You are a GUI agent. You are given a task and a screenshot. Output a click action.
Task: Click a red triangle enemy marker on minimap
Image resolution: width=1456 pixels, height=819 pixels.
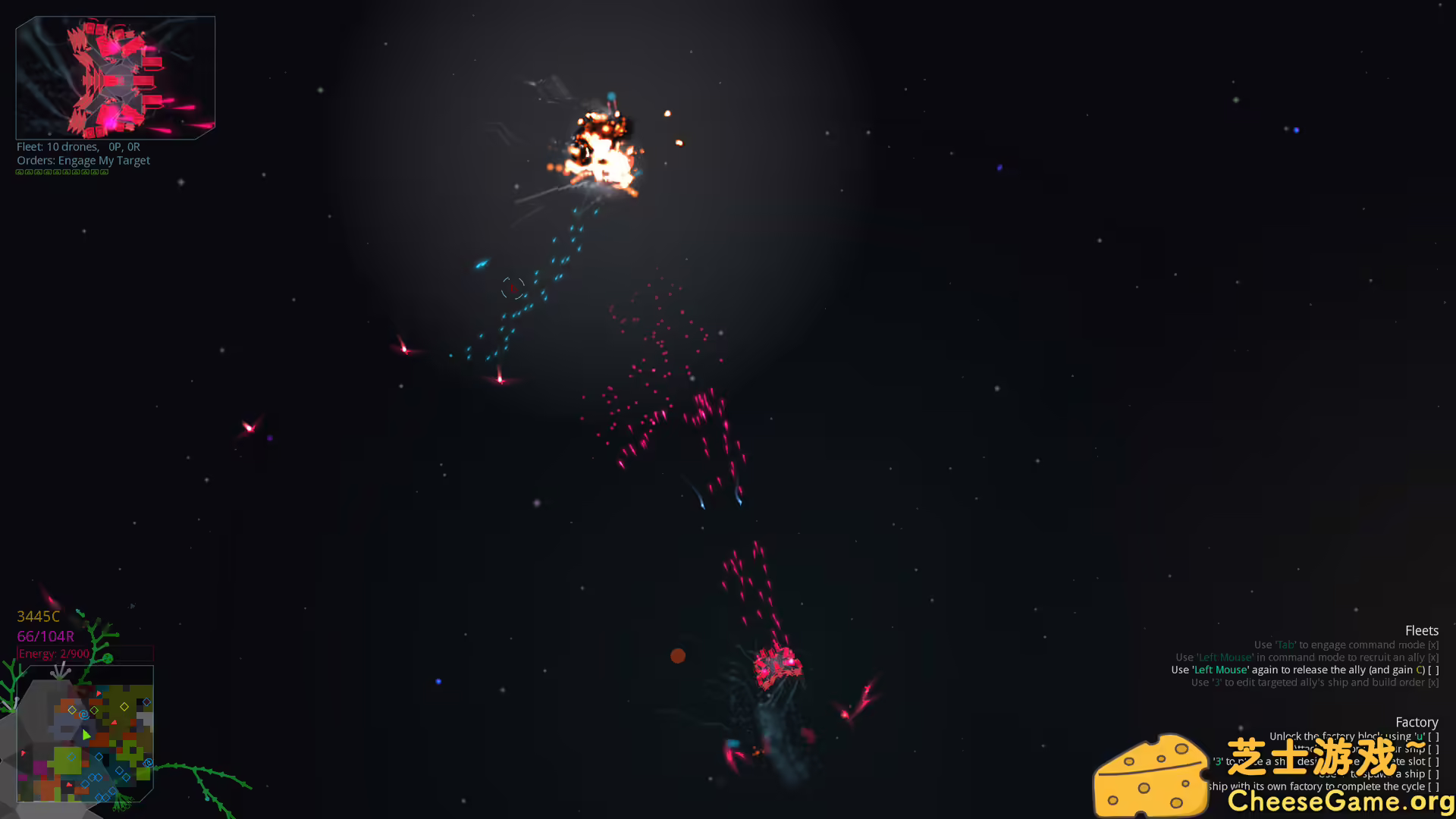pyautogui.click(x=99, y=693)
